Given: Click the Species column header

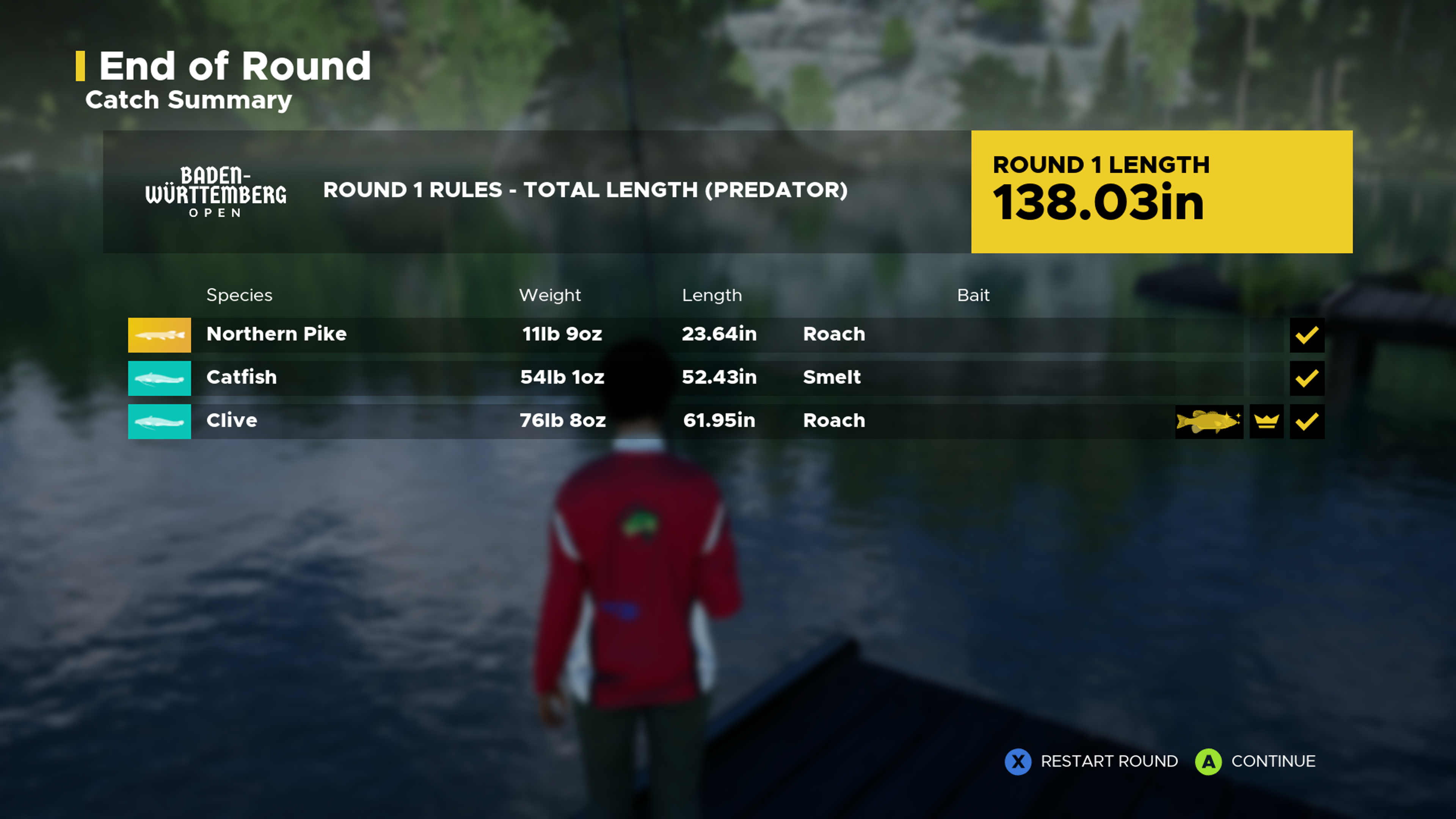Looking at the screenshot, I should click(239, 295).
